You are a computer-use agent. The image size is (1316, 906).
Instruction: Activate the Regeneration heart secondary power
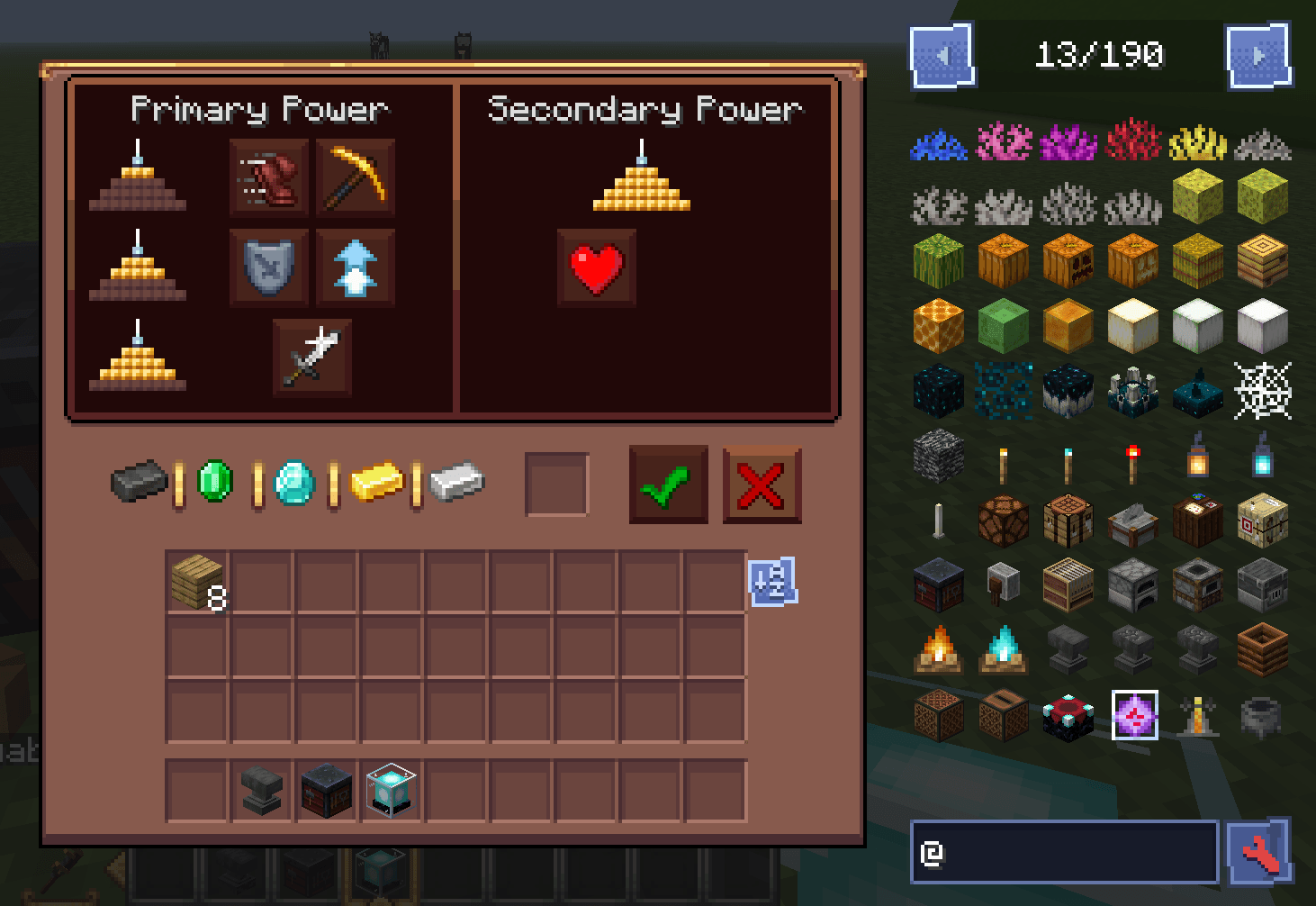[x=596, y=267]
